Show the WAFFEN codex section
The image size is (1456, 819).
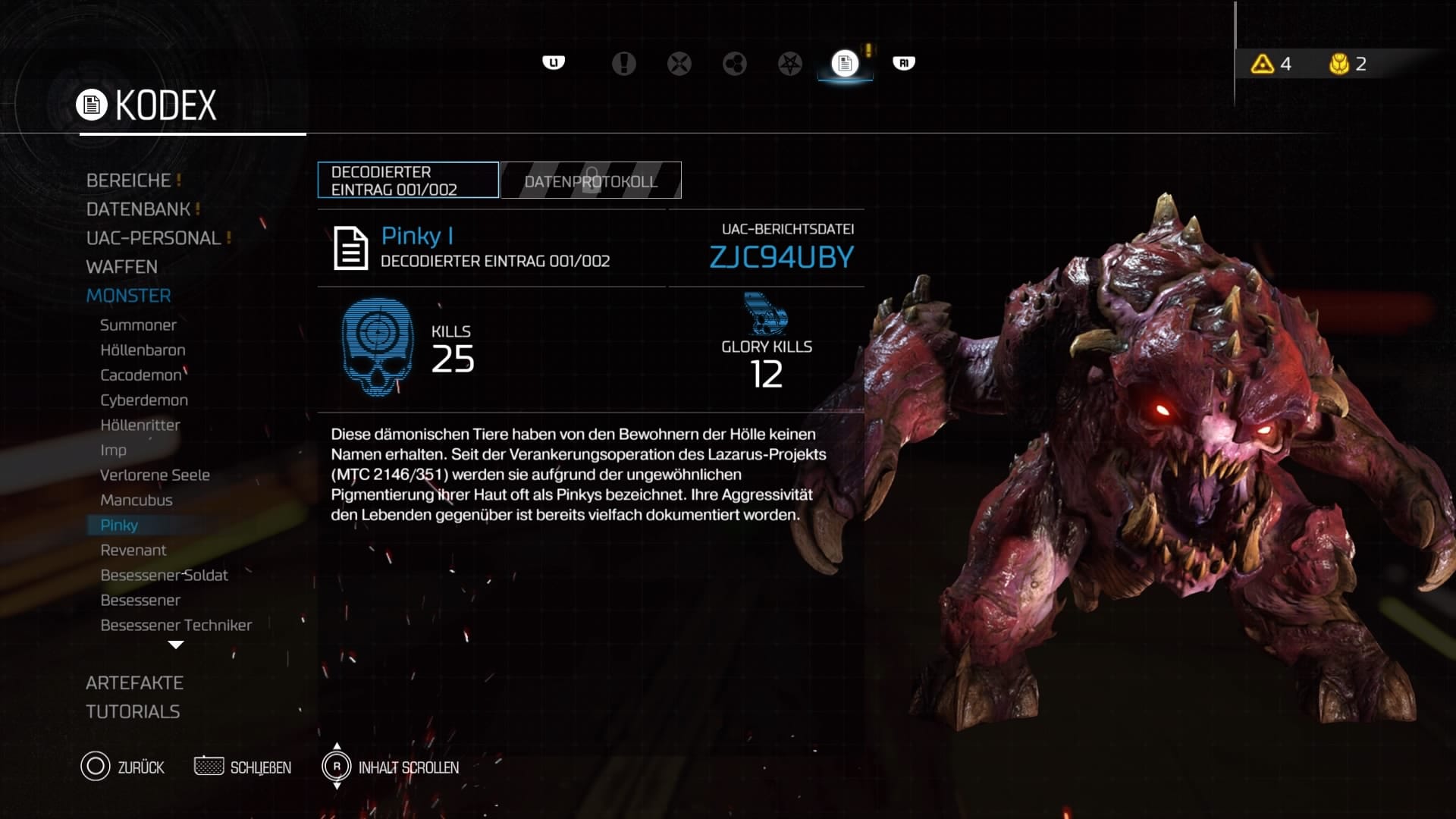[122, 267]
